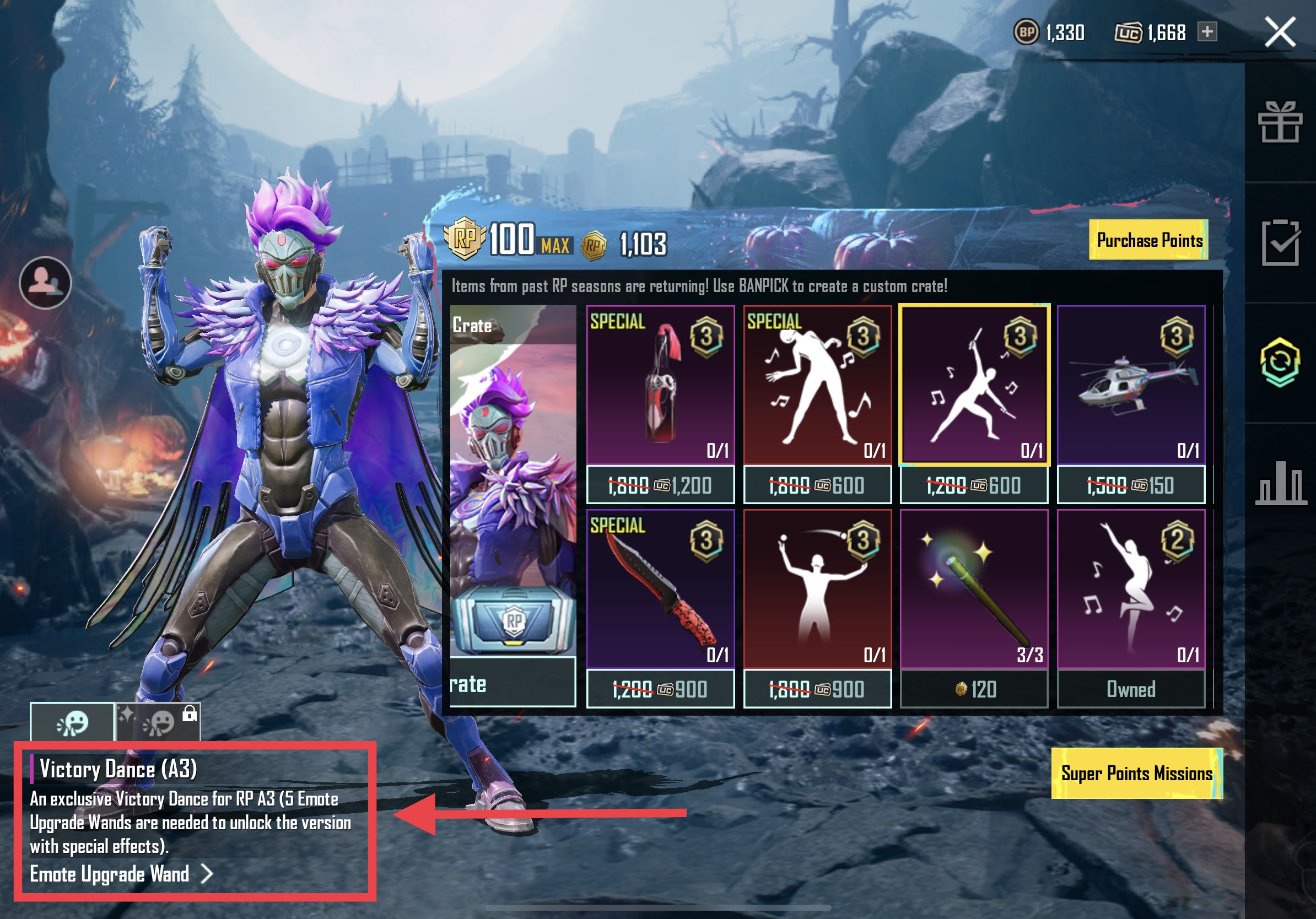Buy the helicopter skin for 150 UC
1316x919 pixels.
(x=1131, y=485)
